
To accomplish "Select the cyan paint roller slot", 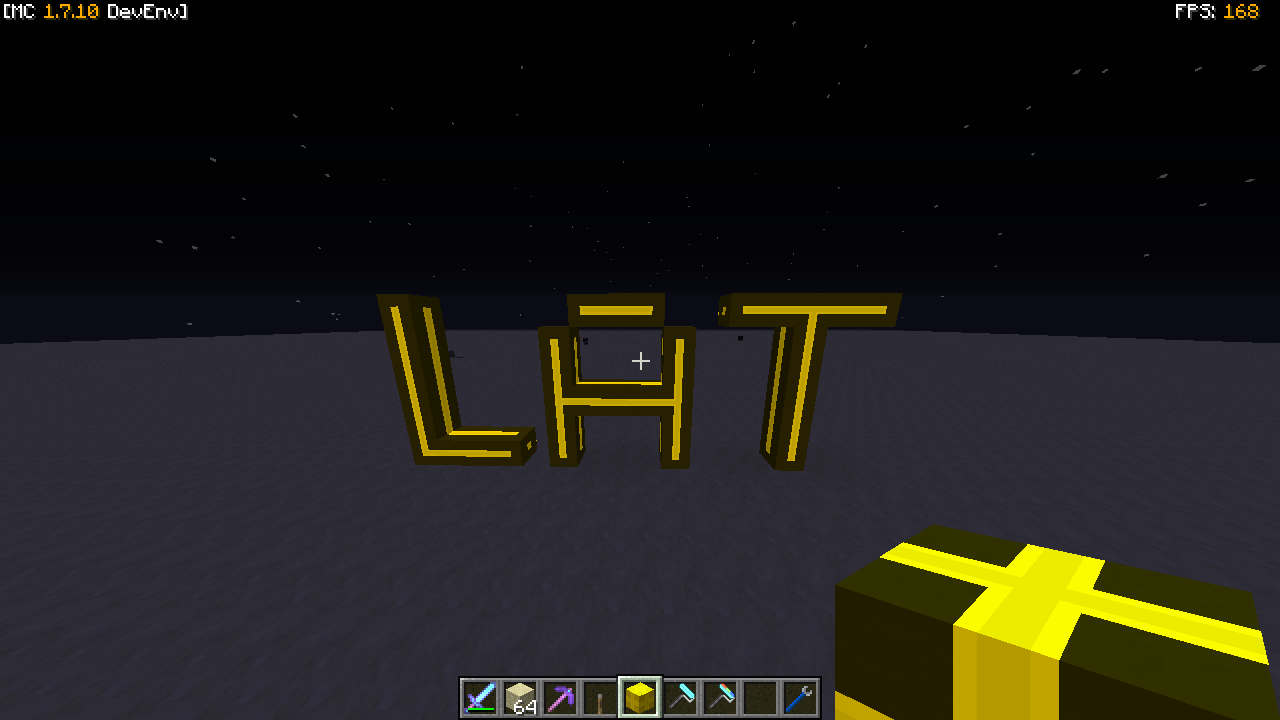I will (x=680, y=697).
